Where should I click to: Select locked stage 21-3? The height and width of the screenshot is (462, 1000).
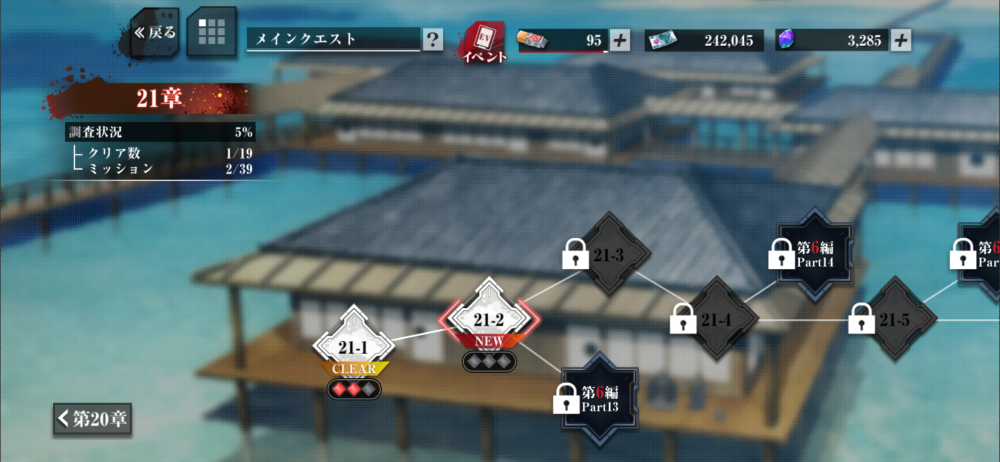coord(605,256)
